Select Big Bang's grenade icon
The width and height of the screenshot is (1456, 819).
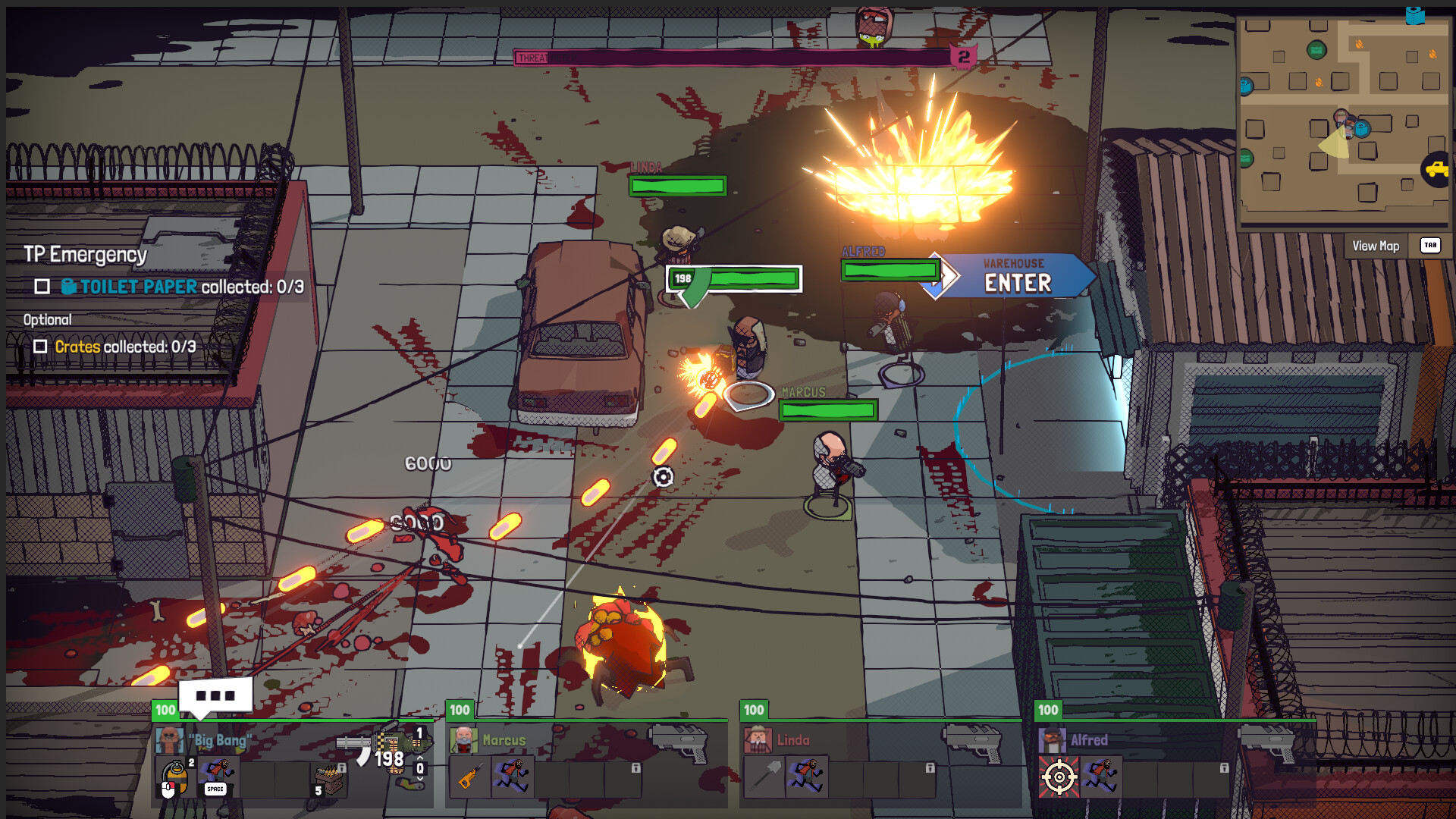click(x=174, y=778)
